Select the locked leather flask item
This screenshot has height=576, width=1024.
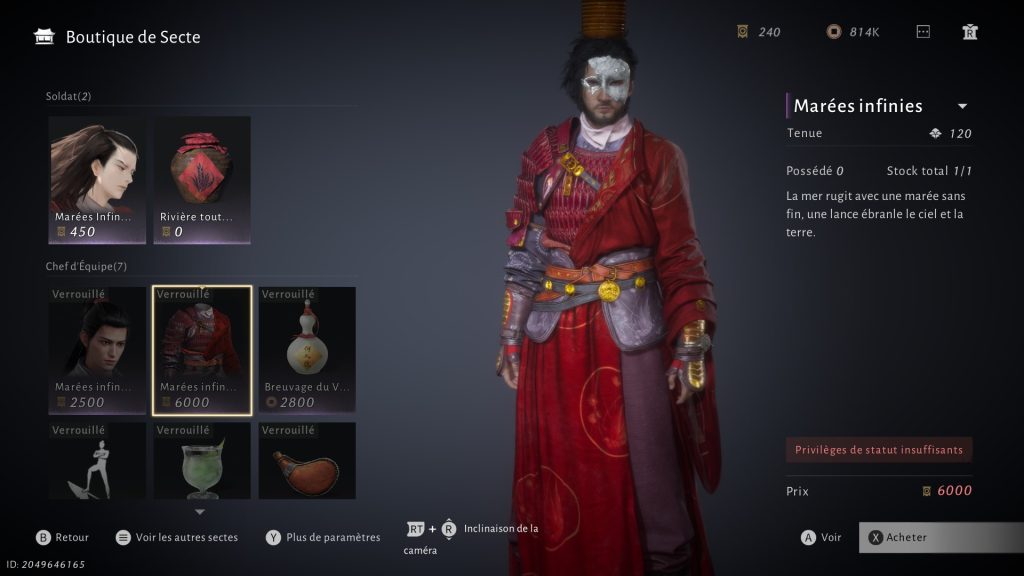[x=307, y=461]
